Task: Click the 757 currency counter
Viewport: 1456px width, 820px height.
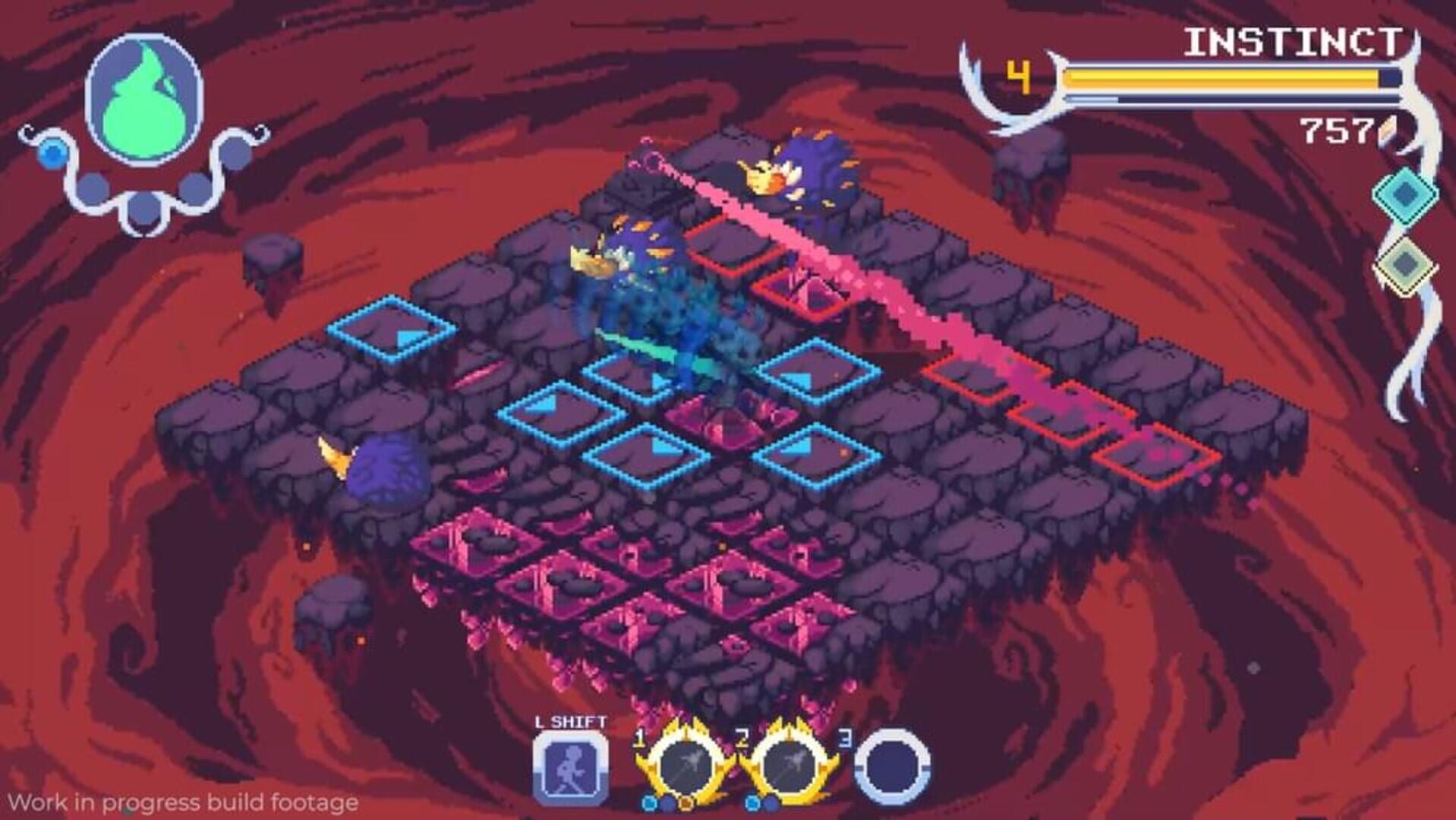Action: [1336, 131]
